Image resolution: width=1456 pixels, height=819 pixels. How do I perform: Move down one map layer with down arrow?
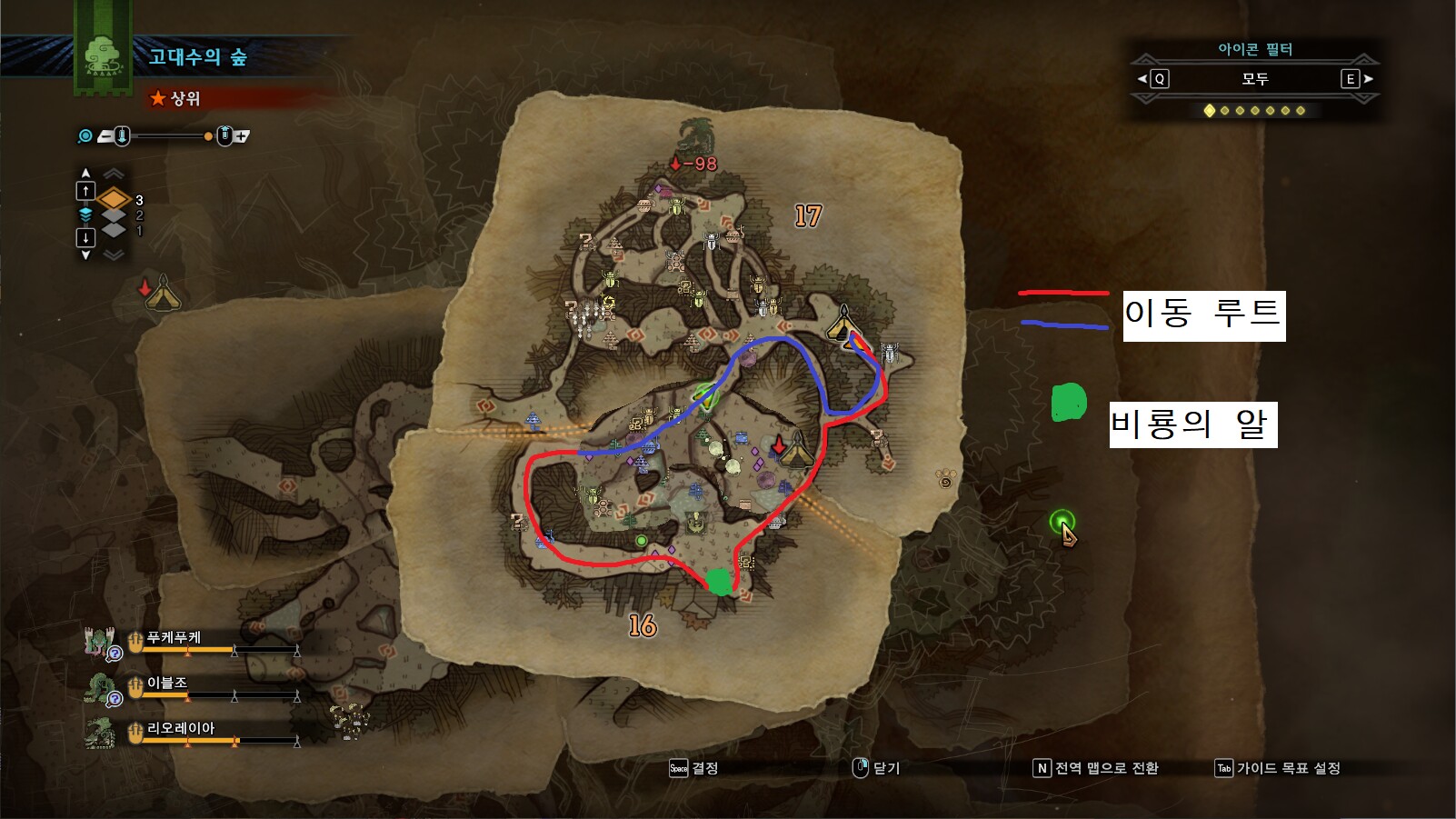(x=85, y=238)
